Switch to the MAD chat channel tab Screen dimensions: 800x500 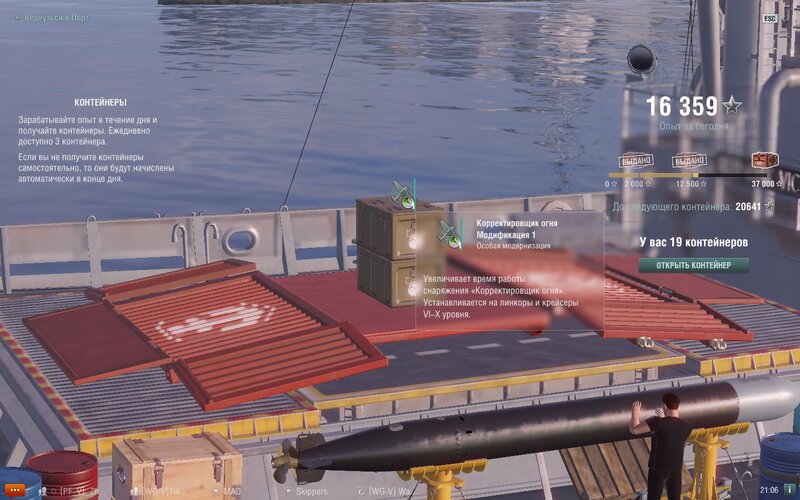coord(232,491)
